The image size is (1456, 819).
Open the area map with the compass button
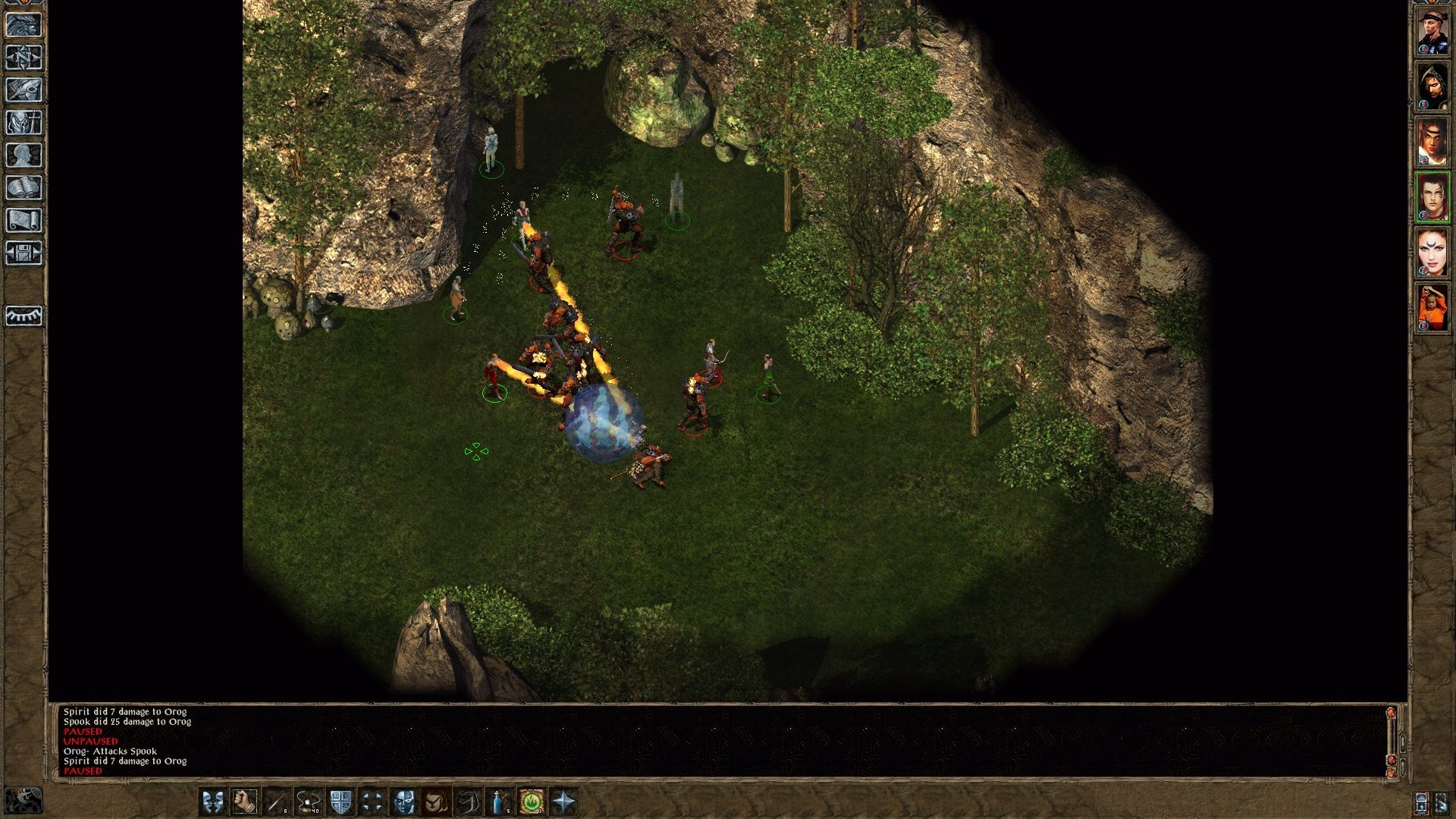tap(24, 58)
